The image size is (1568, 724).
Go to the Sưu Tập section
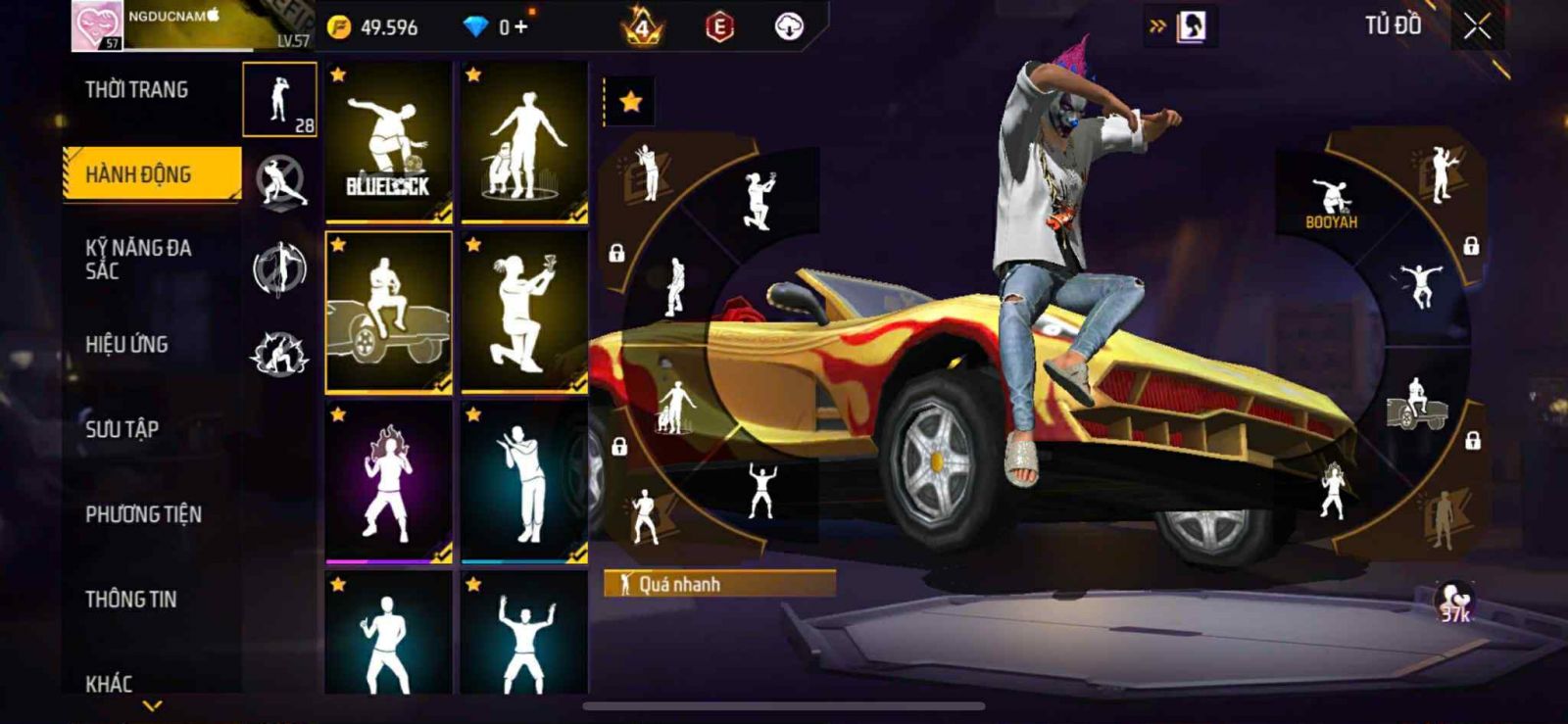click(122, 429)
